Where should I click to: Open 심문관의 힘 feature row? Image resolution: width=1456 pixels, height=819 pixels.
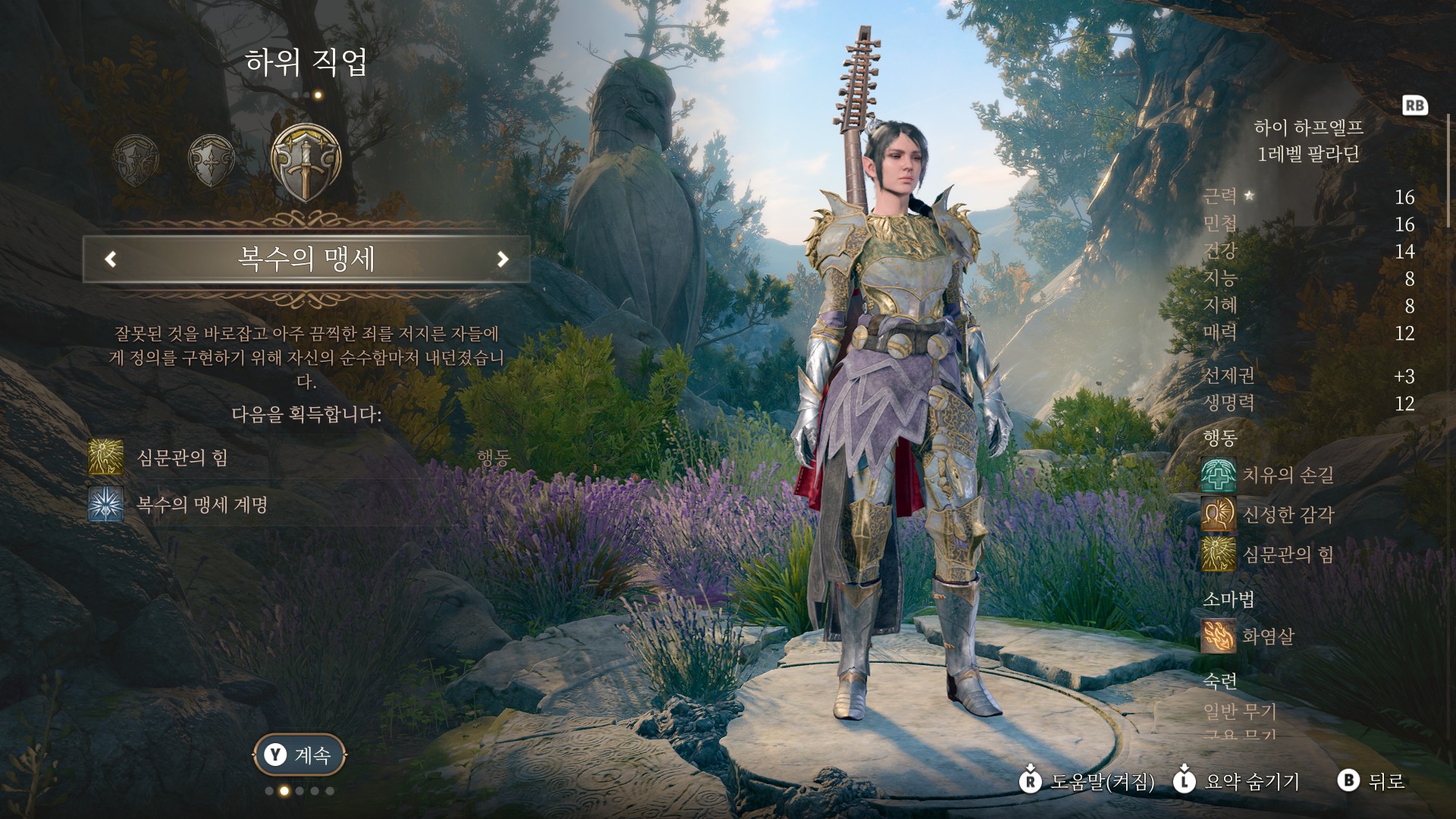pos(182,457)
